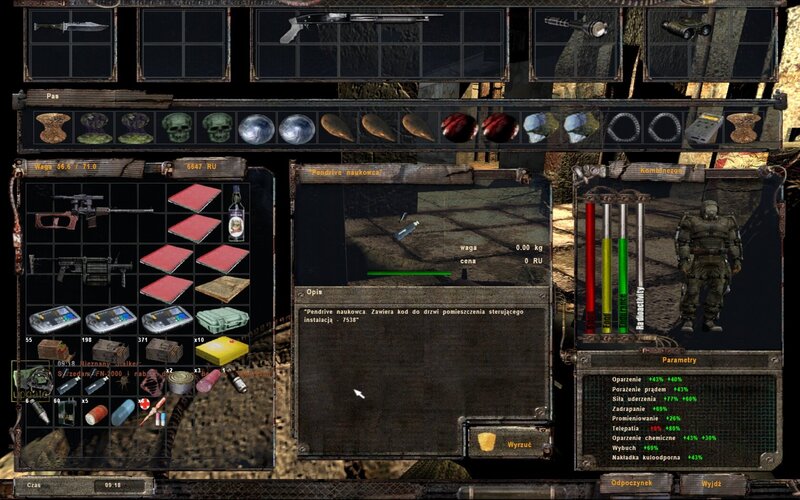The width and height of the screenshot is (800, 500).
Task: Select the blue capsule item in the backpack
Action: (120, 412)
